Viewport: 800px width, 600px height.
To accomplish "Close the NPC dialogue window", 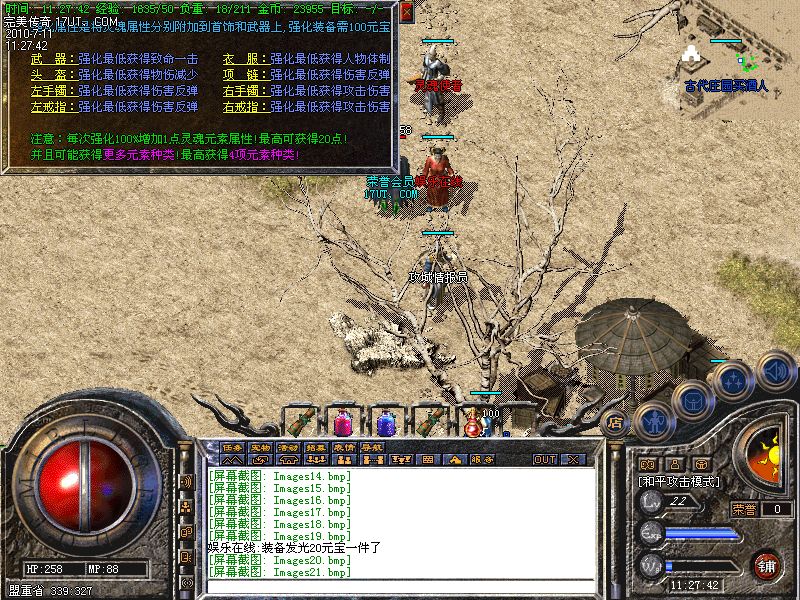I will 407,12.
